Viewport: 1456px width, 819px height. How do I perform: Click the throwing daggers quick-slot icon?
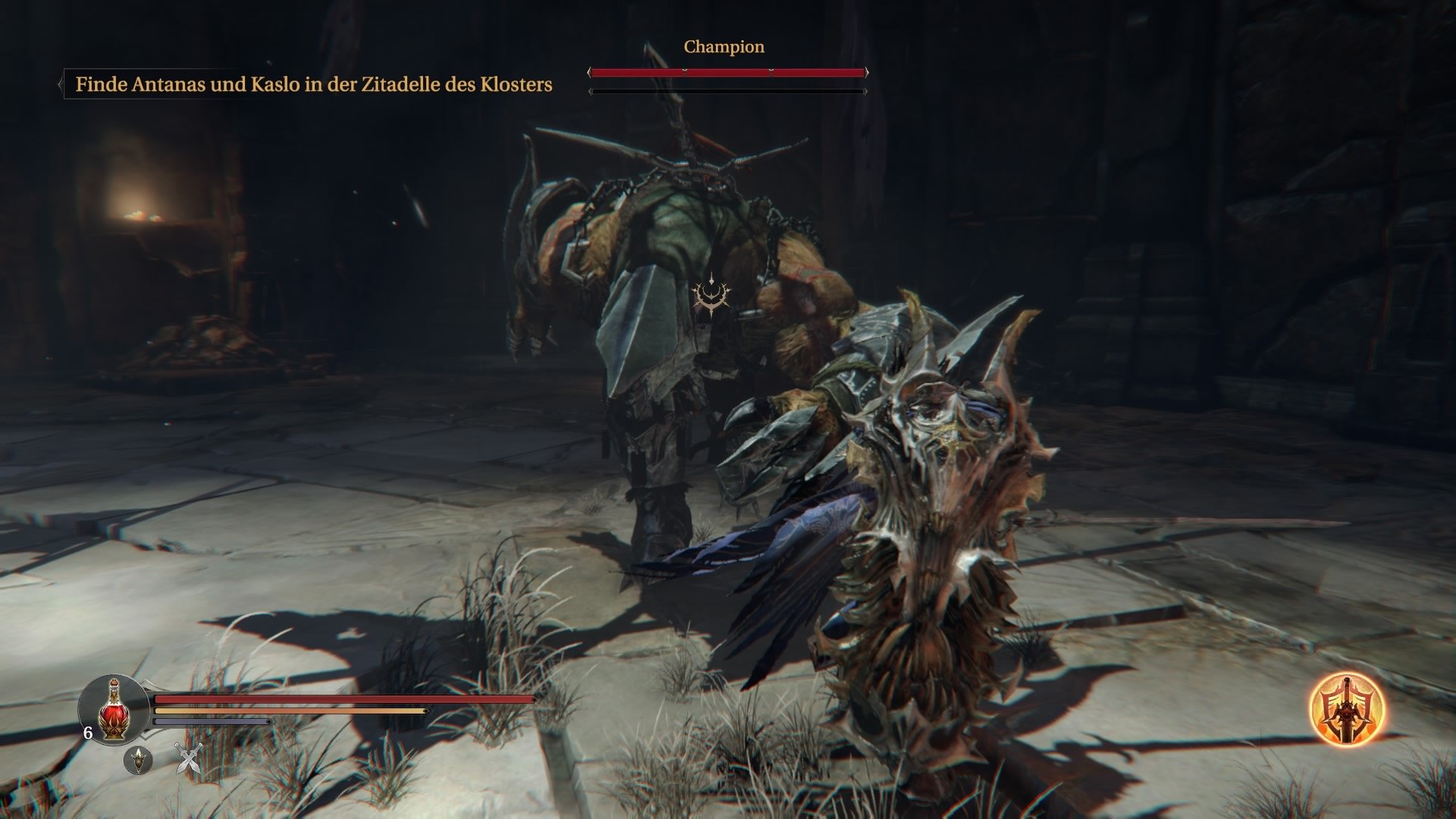tap(188, 758)
